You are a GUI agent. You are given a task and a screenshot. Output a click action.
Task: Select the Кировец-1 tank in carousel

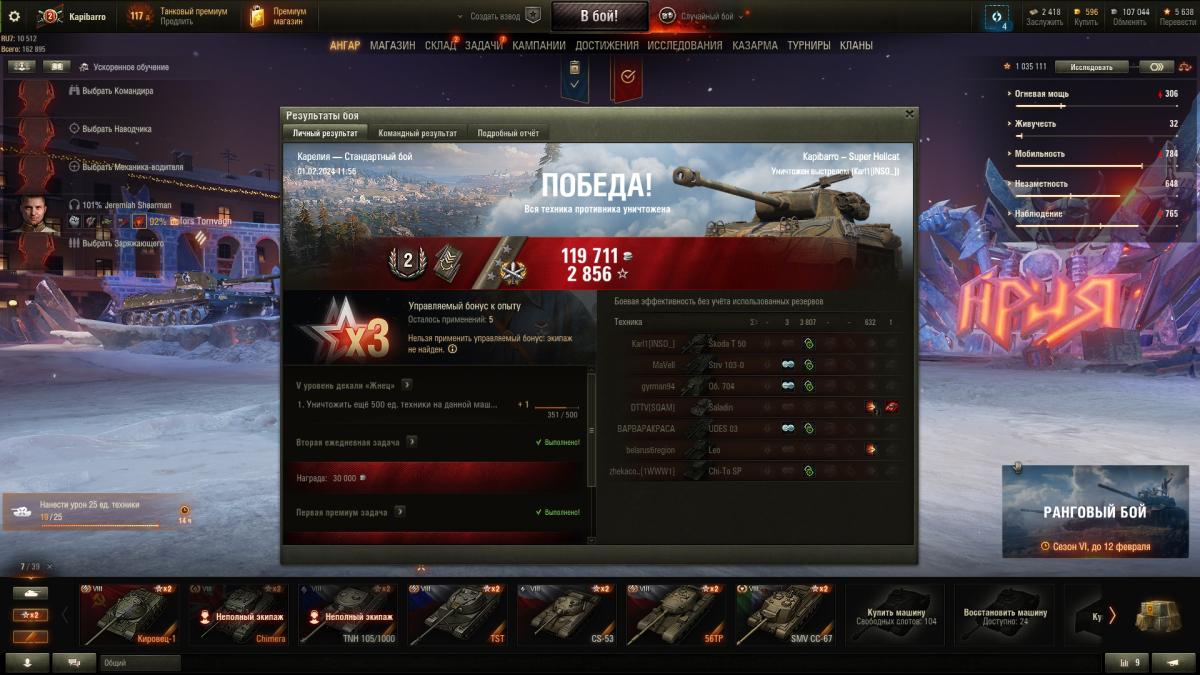129,614
